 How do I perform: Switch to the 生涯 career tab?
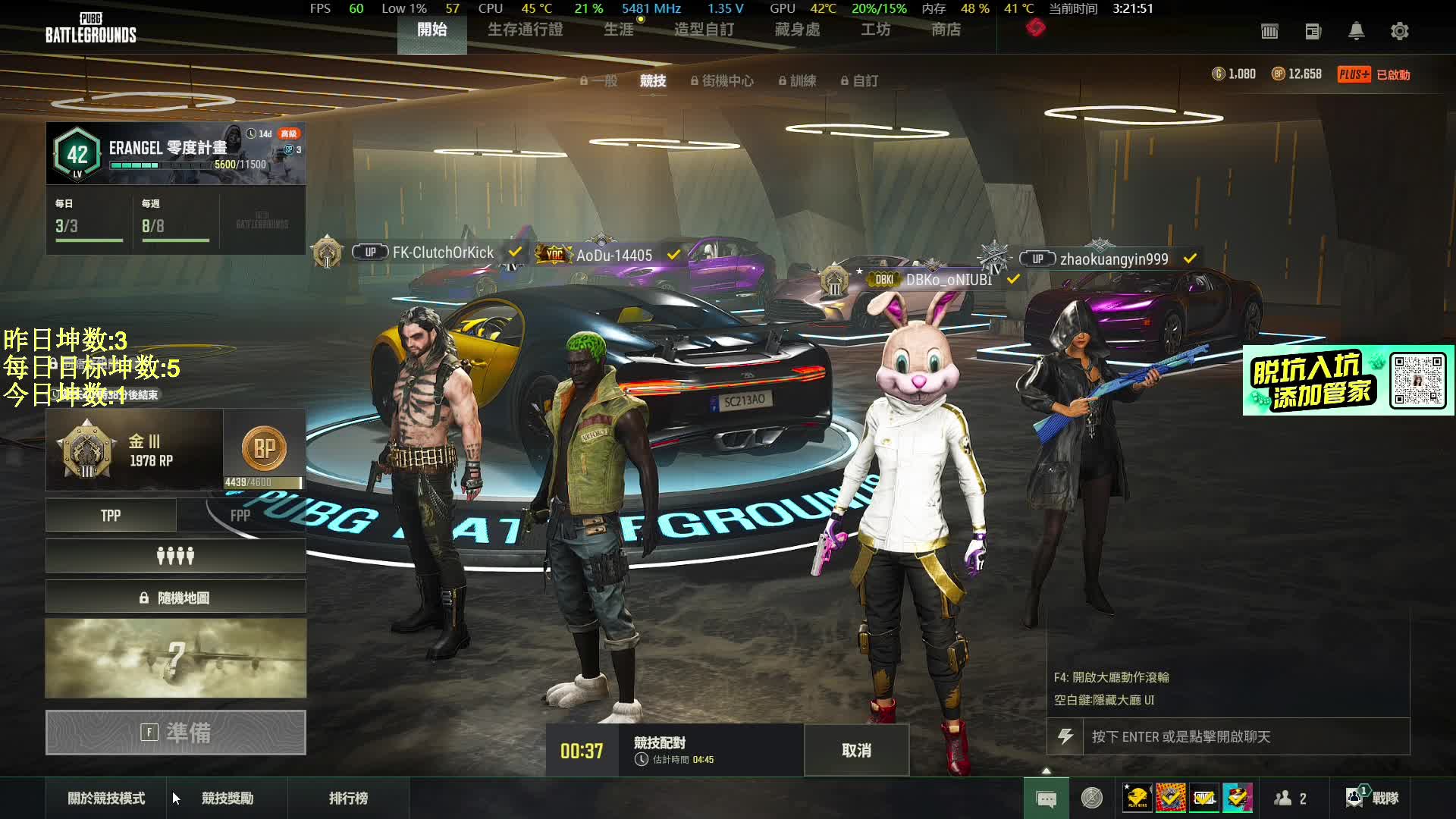[x=618, y=30]
